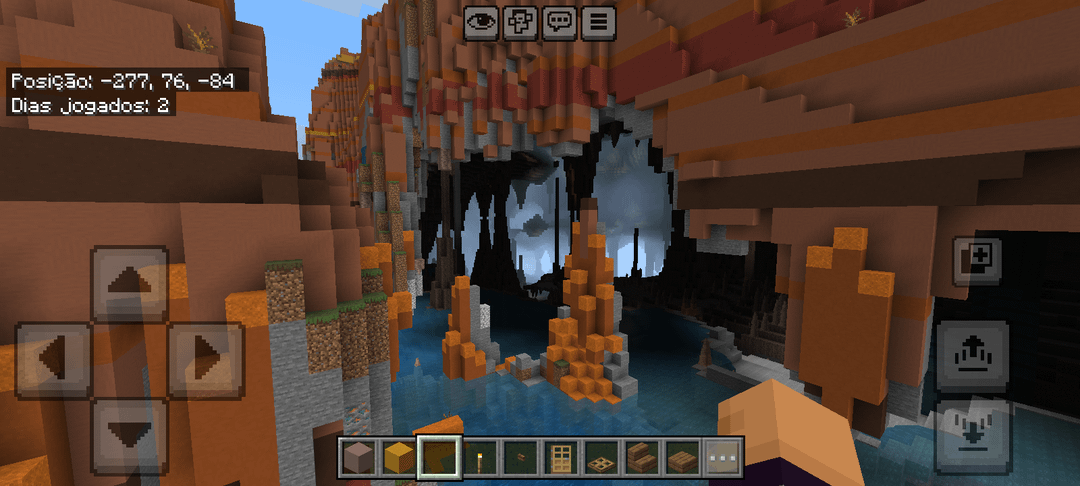Screen dimensions: 1080x486
Task: Open the pause menu with three lines
Action: pos(598,21)
